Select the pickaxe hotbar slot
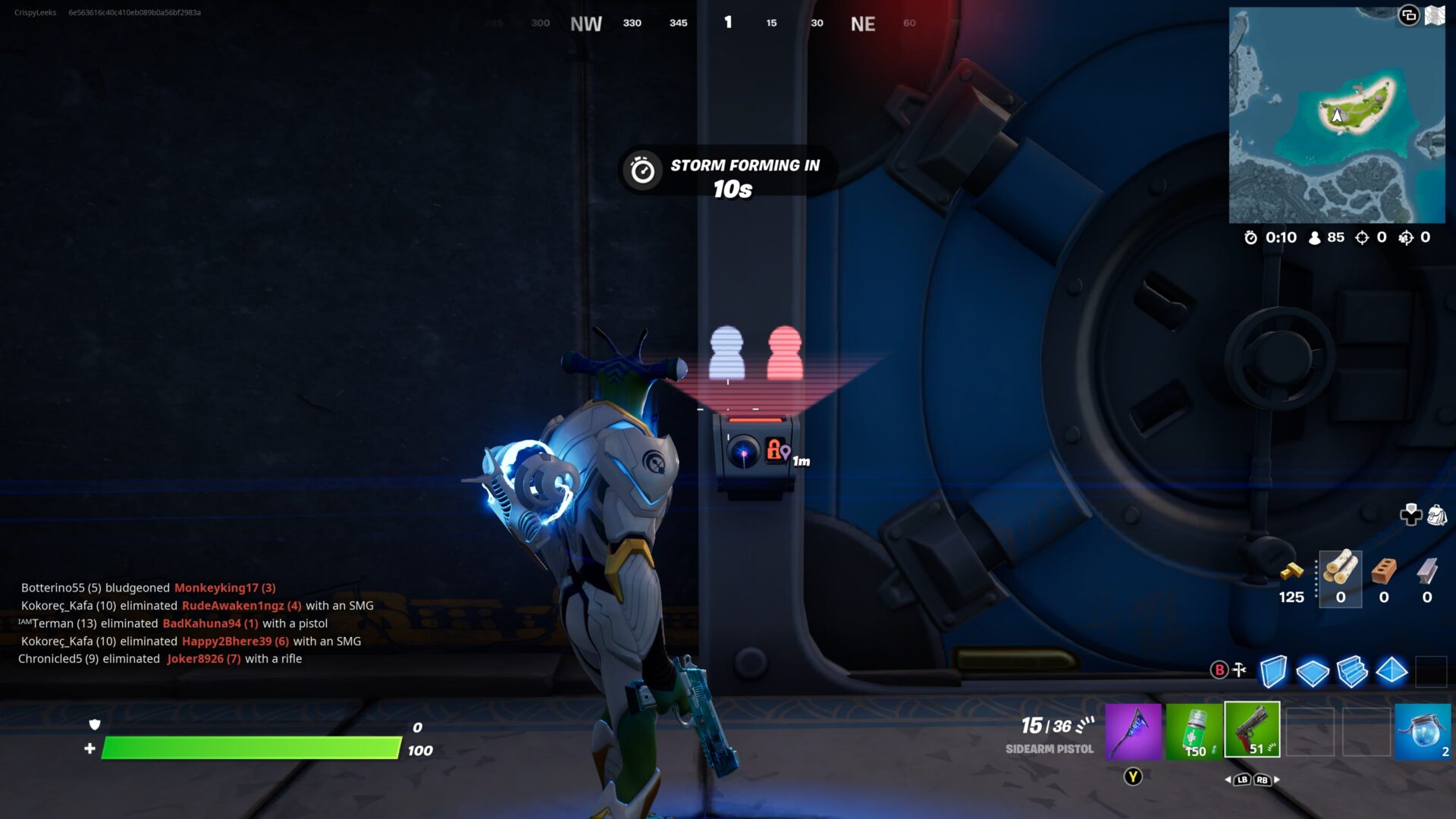The width and height of the screenshot is (1456, 819). pos(1133,730)
